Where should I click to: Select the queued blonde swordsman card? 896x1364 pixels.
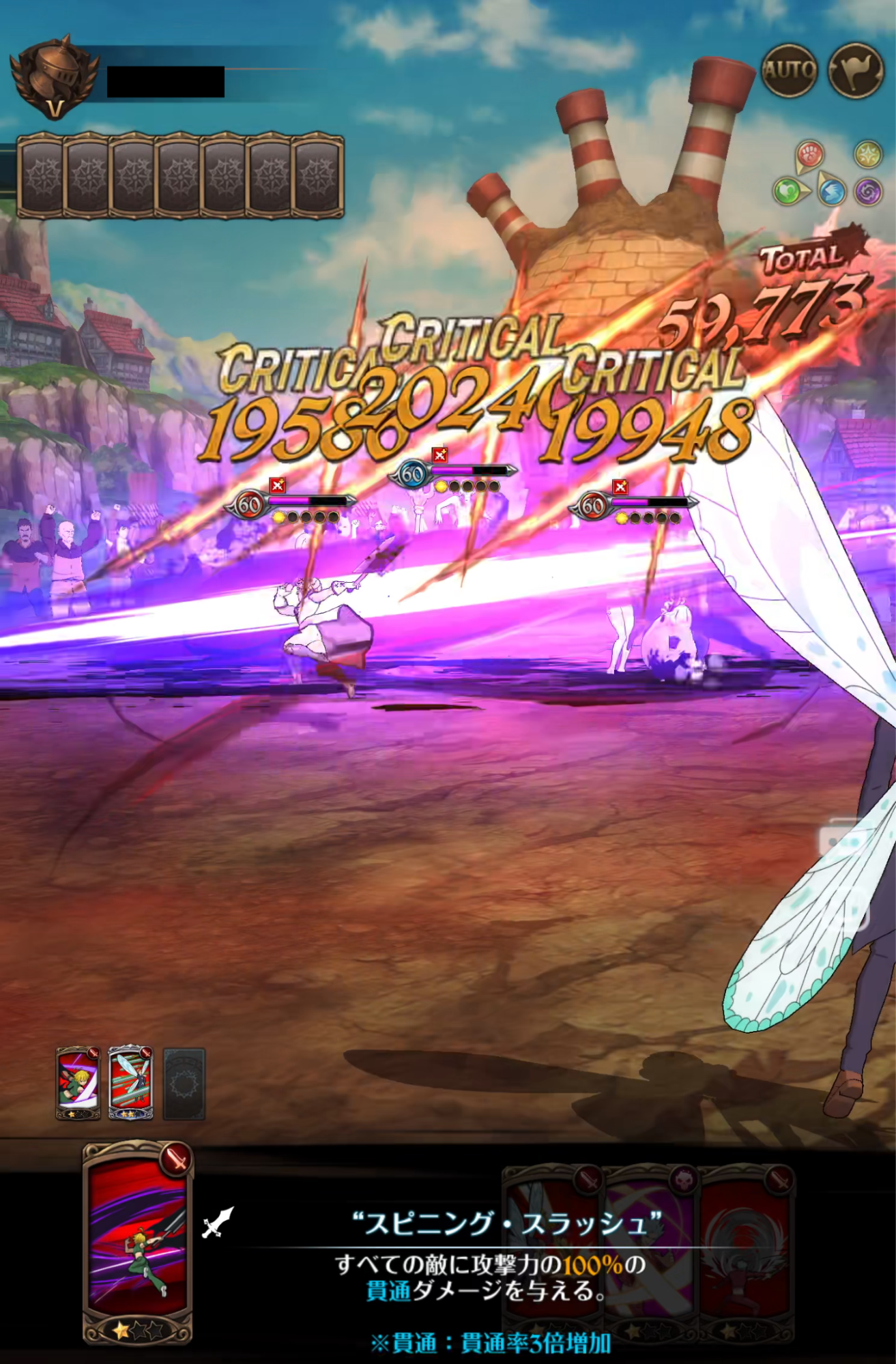(78, 1083)
